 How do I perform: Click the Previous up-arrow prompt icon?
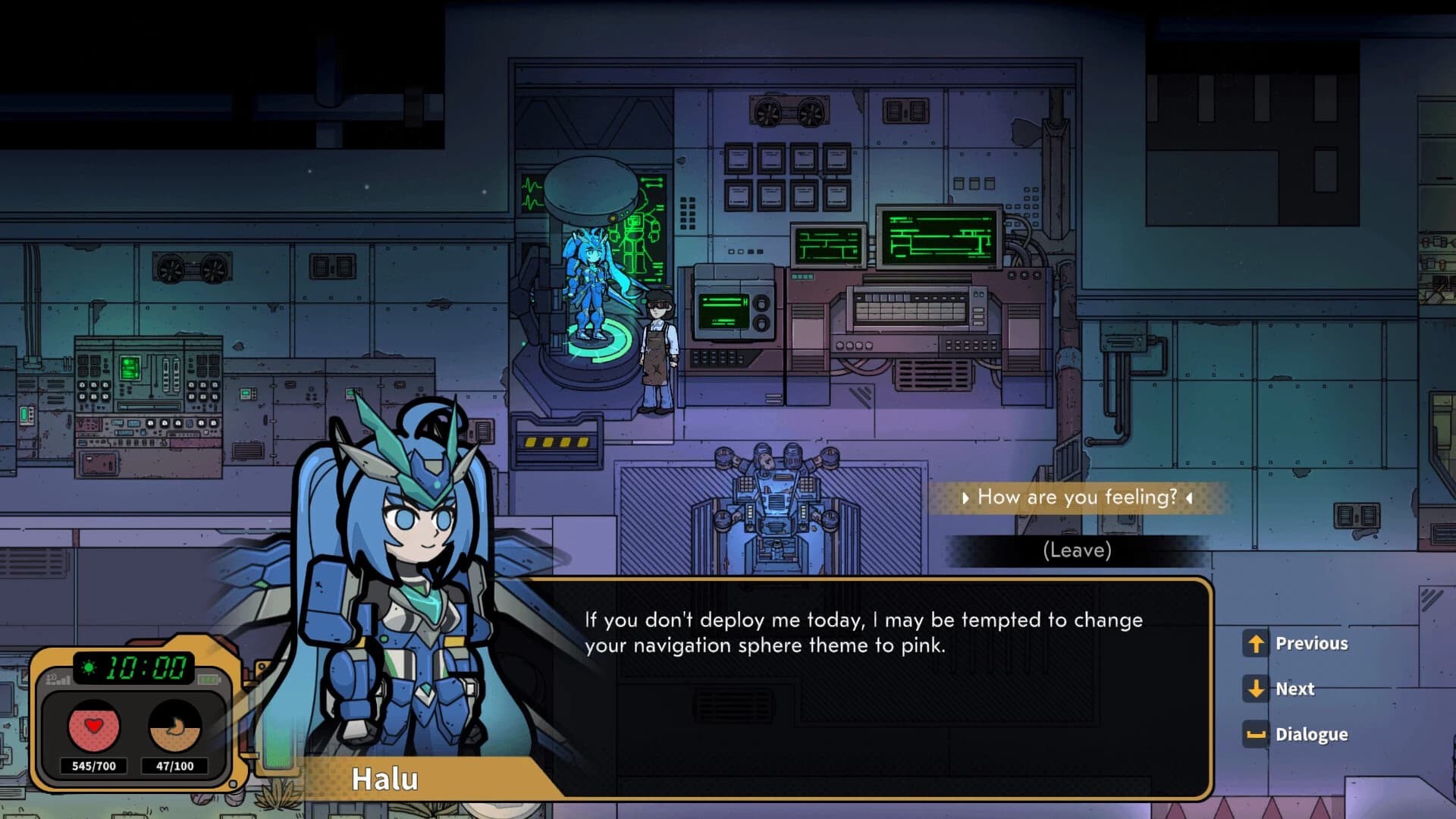[1255, 643]
